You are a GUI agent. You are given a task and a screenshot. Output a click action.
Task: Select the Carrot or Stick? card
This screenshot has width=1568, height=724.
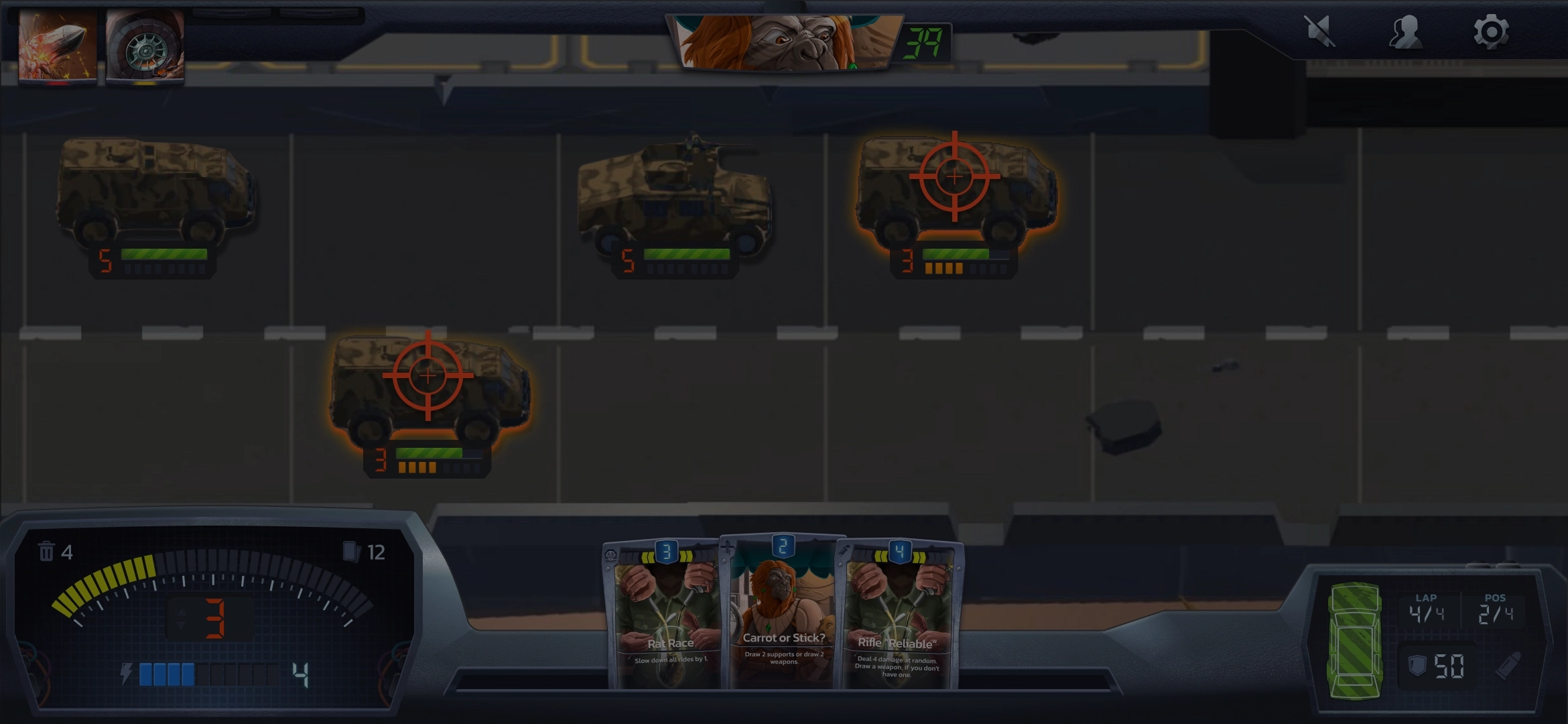coord(783,613)
